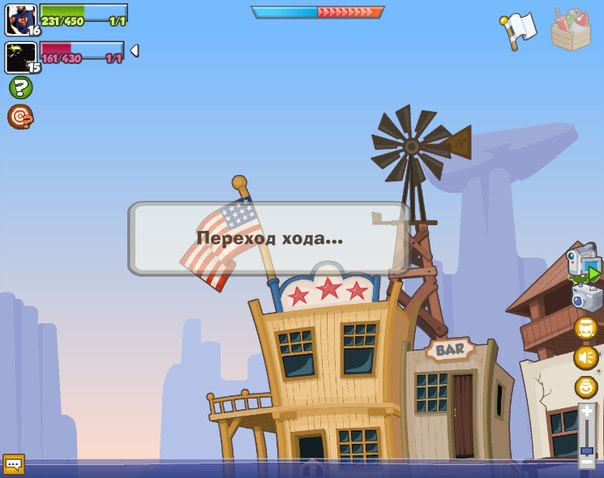Click the white surrender flag icon
The height and width of the screenshot is (478, 604).
coord(519,30)
